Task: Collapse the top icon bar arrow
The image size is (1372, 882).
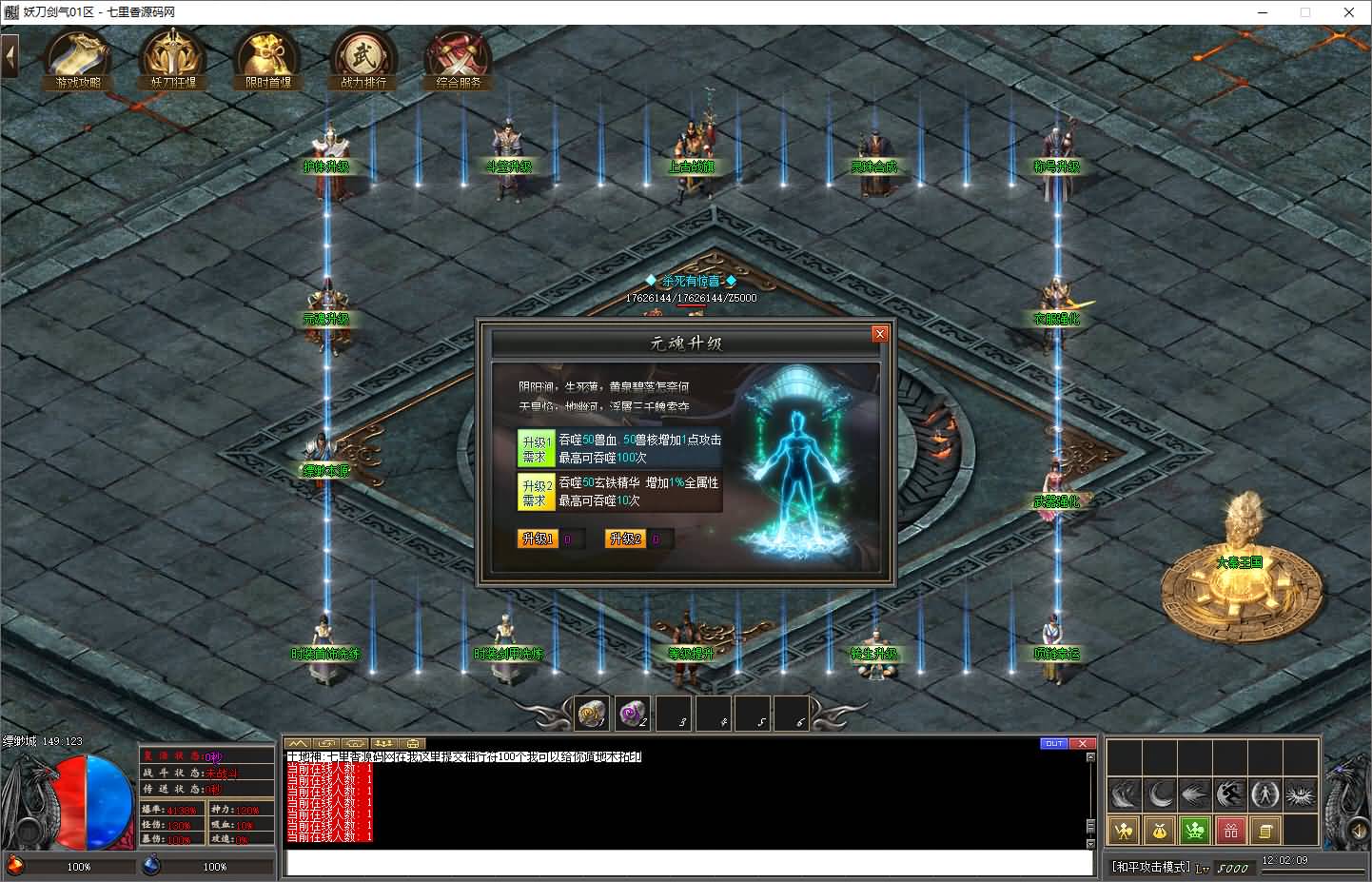Action: (x=10, y=57)
